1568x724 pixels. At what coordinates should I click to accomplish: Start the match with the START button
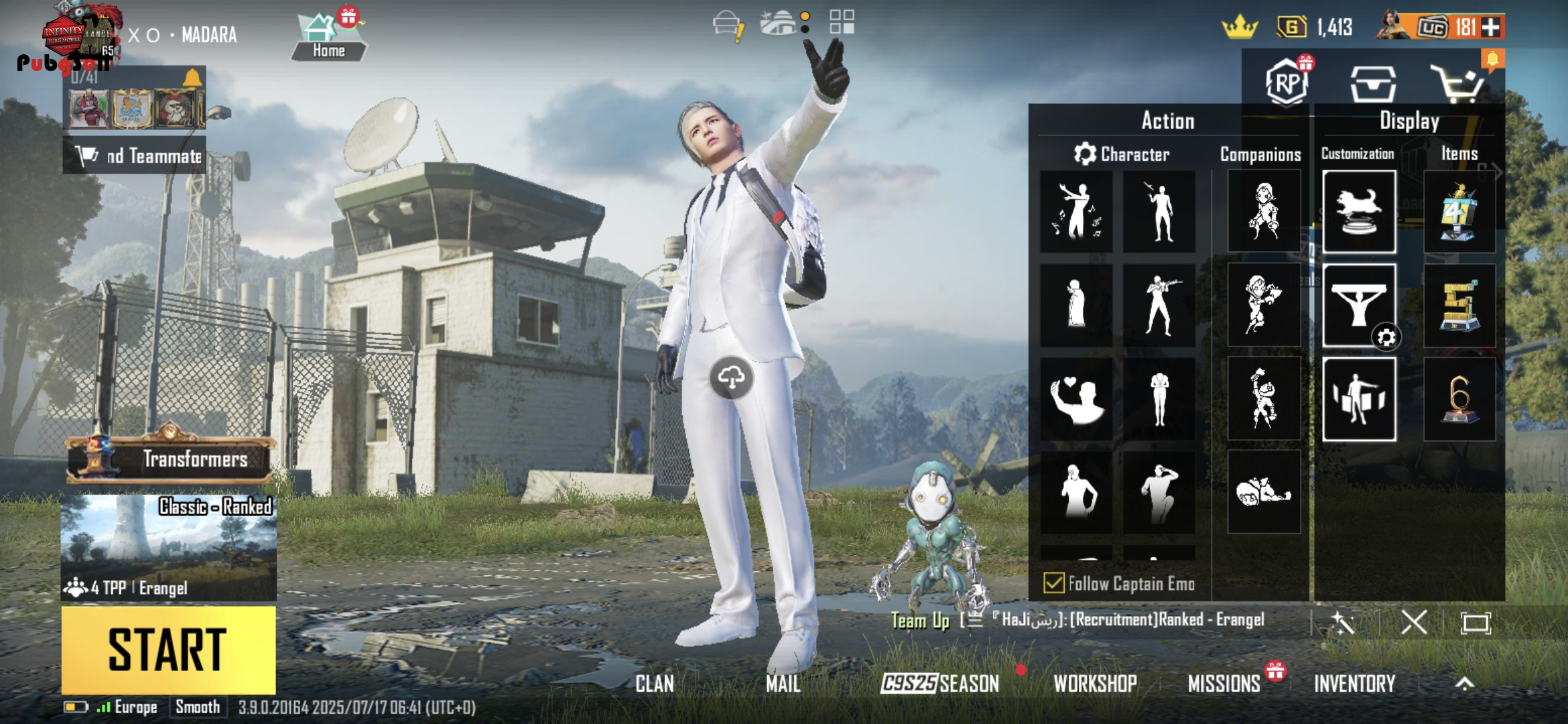pos(168,649)
